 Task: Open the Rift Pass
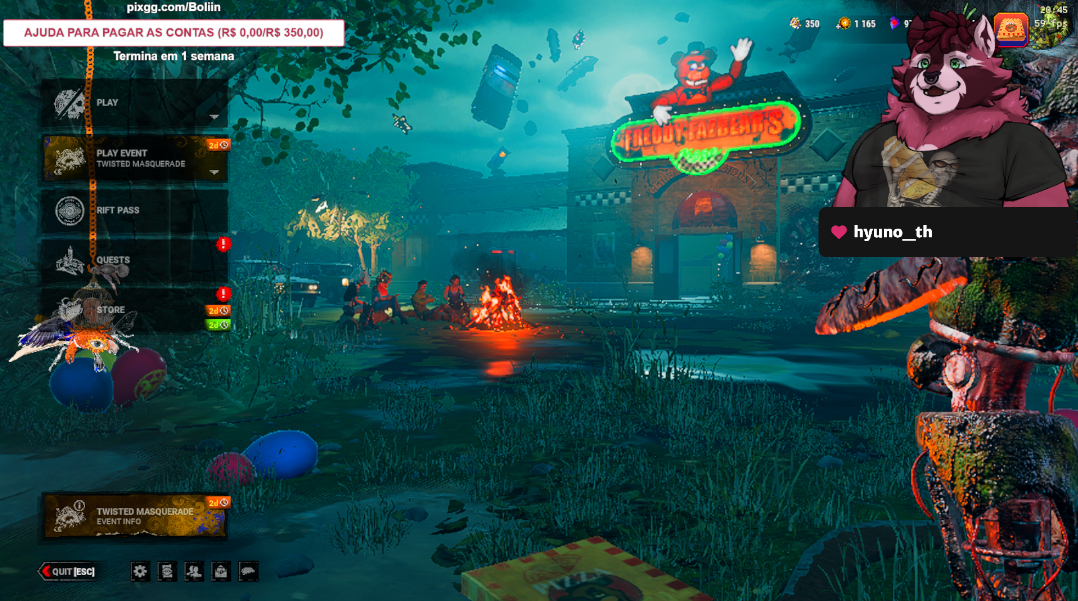pyautogui.click(x=134, y=211)
